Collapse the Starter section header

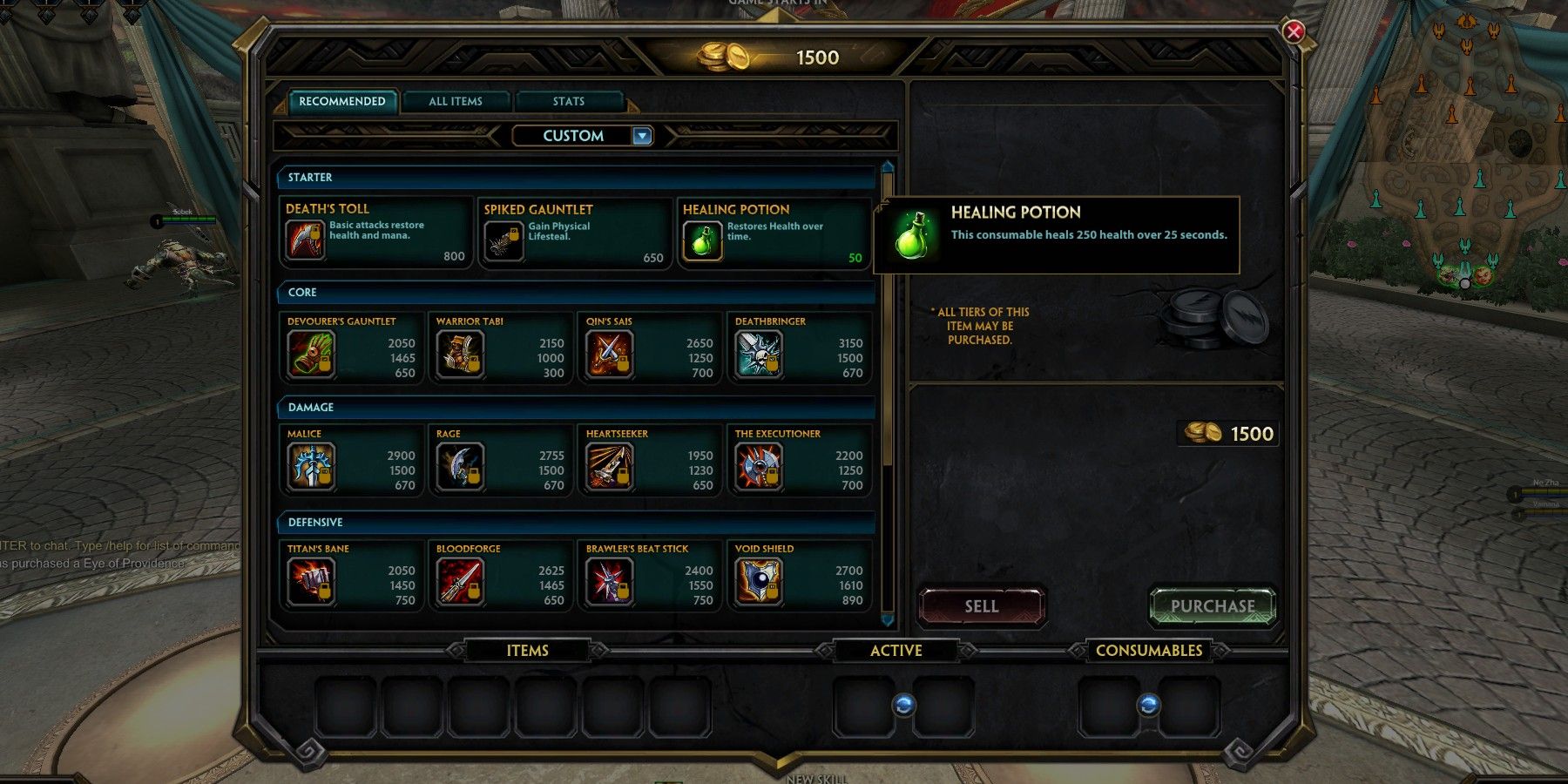(x=578, y=177)
